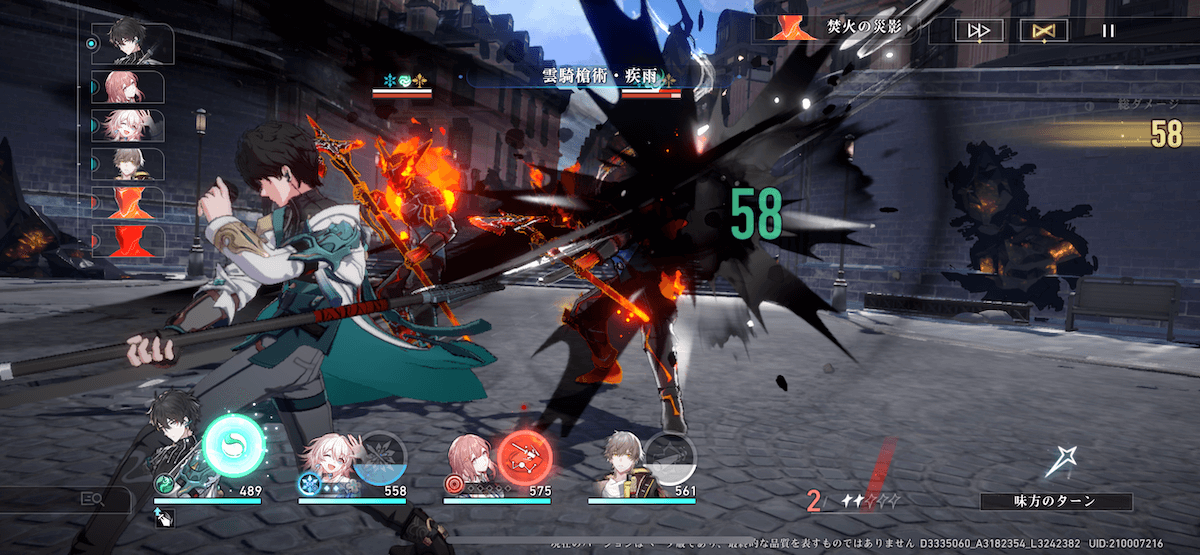
Task: Toggle the gold auto-battle button
Action: tap(1043, 30)
